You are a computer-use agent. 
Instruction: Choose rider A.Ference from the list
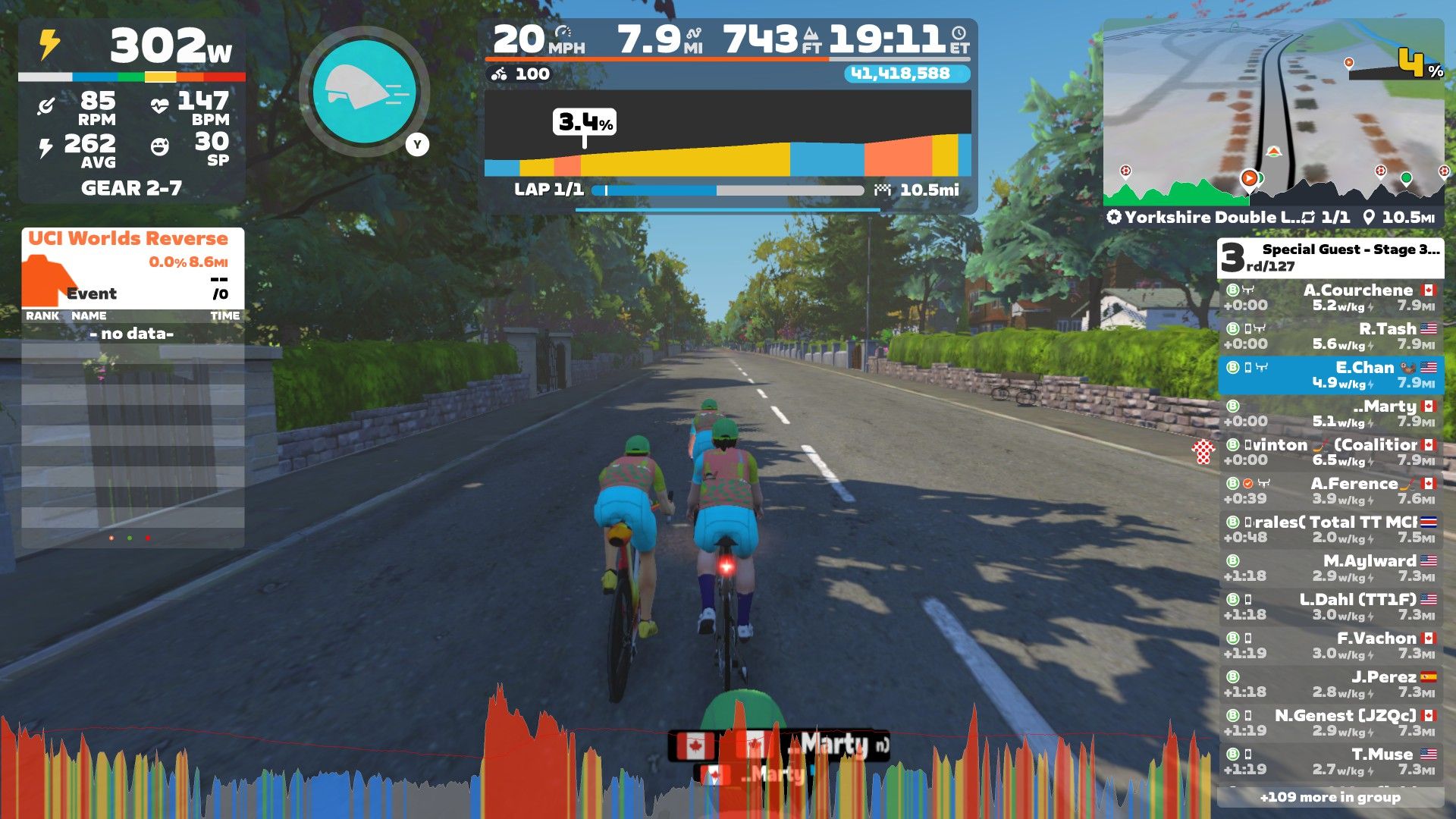tap(1331, 491)
